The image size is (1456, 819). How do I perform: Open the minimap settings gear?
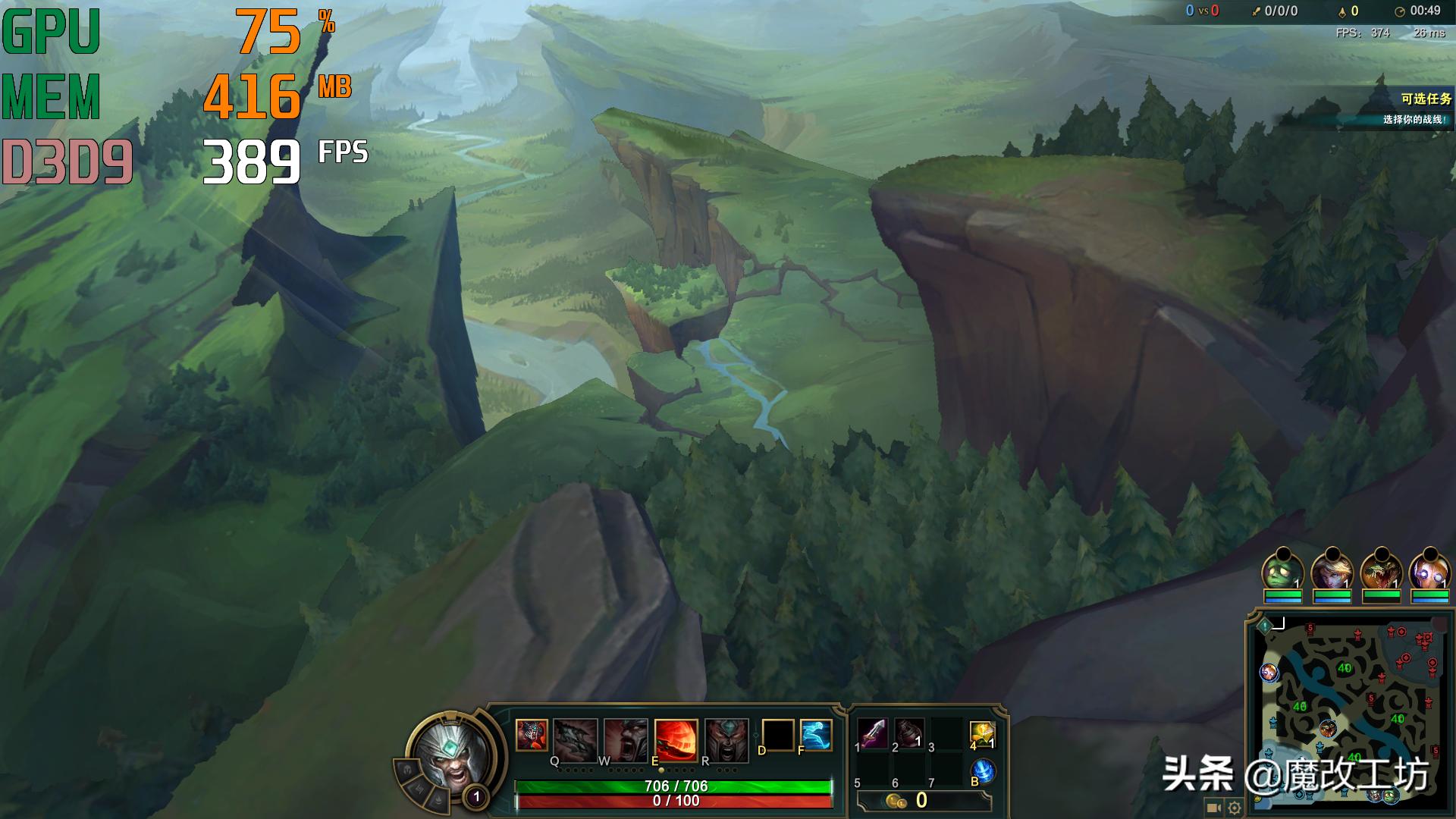(1235, 808)
